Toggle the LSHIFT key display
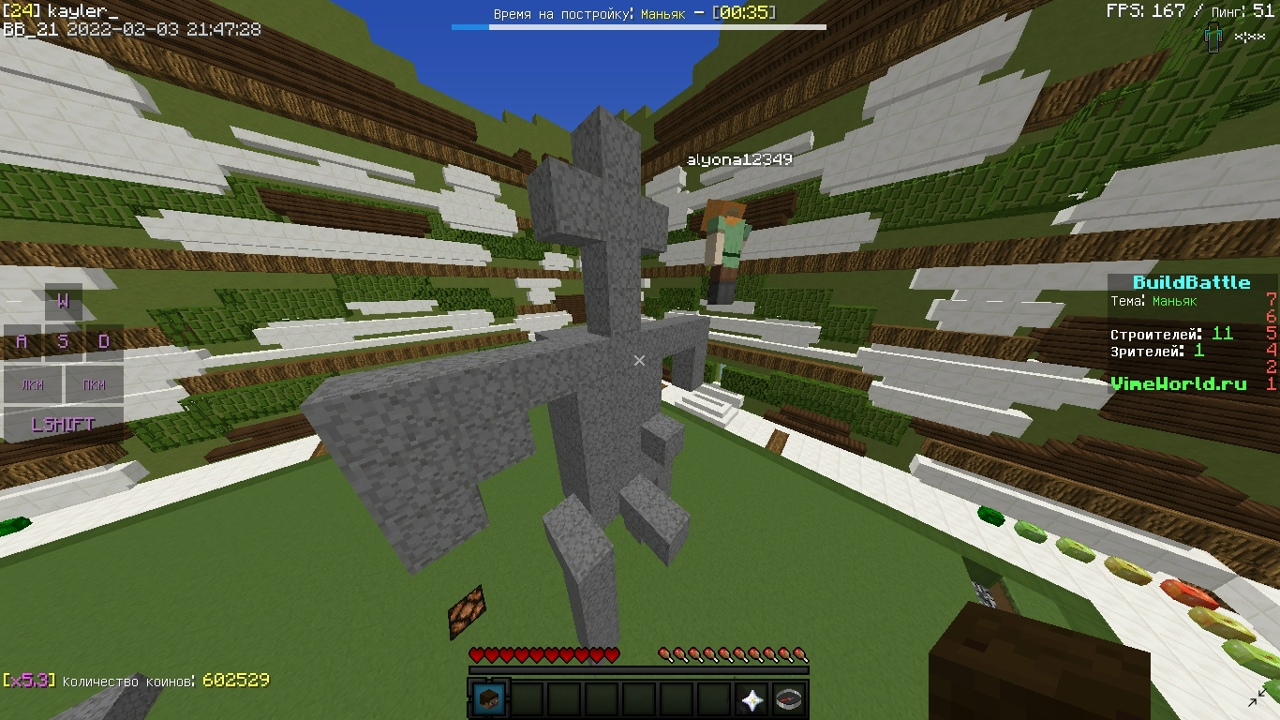This screenshot has height=720, width=1280. pyautogui.click(x=62, y=424)
